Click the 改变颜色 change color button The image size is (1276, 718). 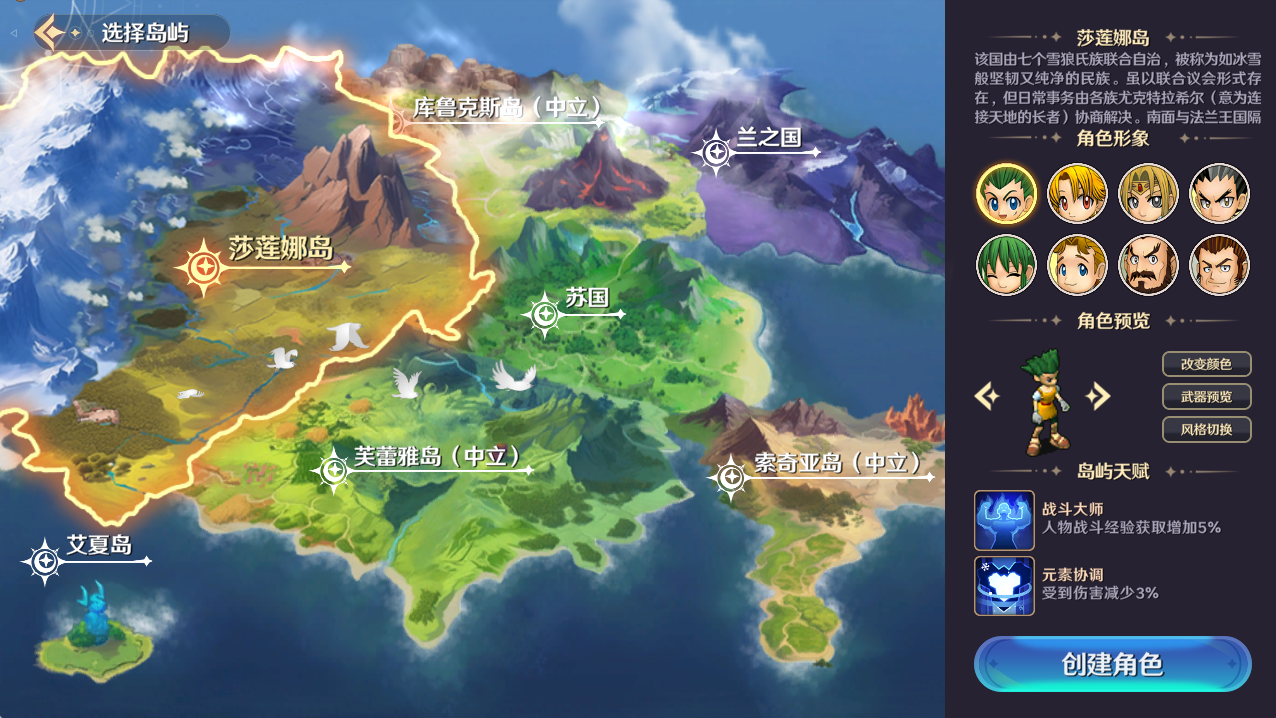(x=1206, y=364)
